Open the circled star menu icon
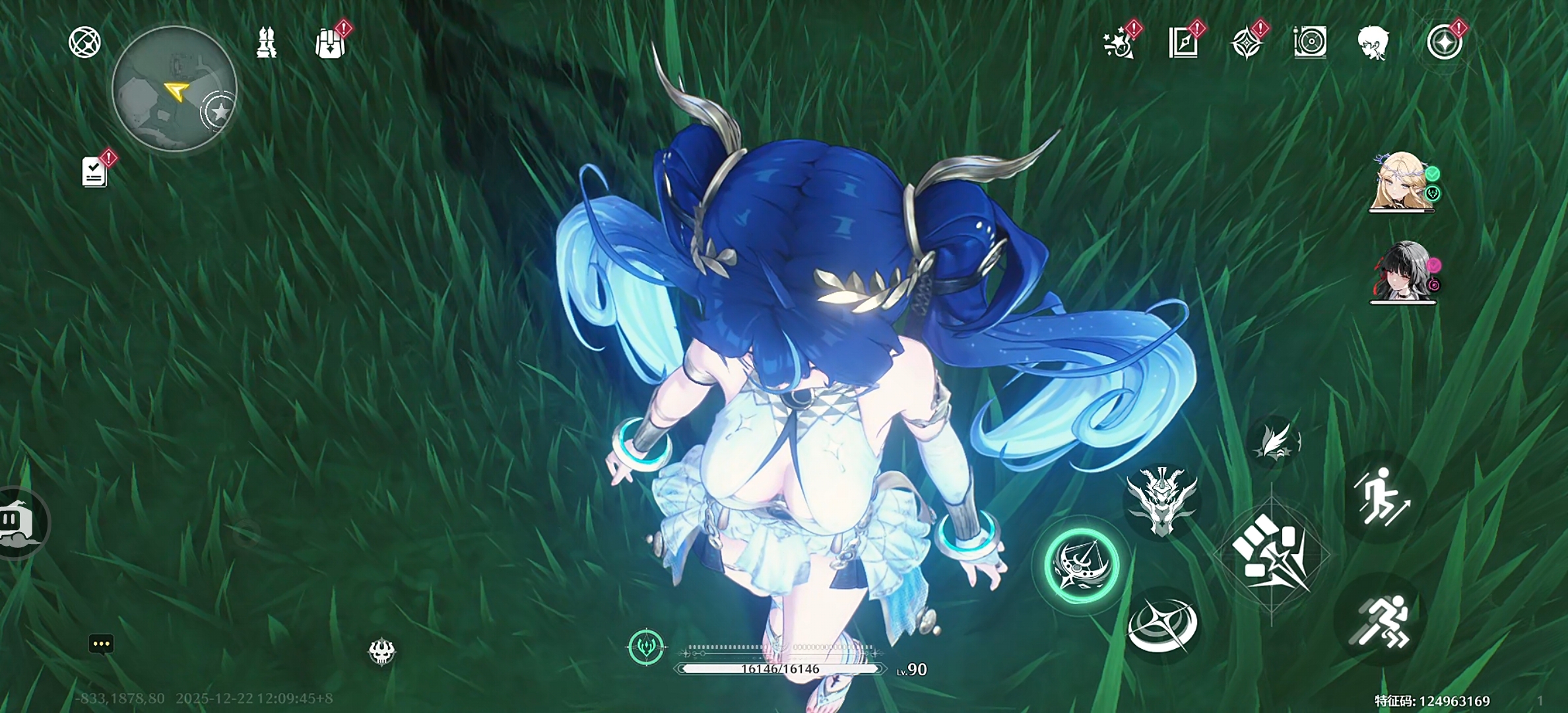The width and height of the screenshot is (1568, 713). 1445,44
